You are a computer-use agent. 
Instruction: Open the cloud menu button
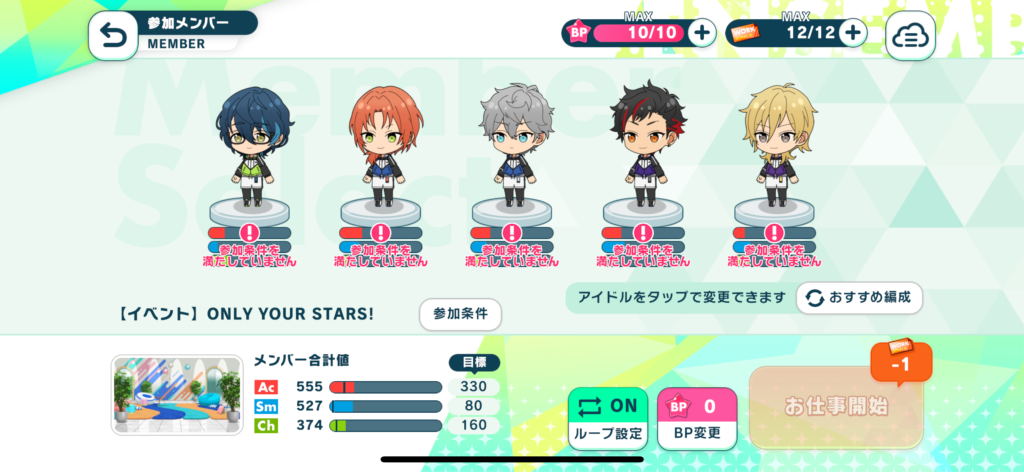910,36
